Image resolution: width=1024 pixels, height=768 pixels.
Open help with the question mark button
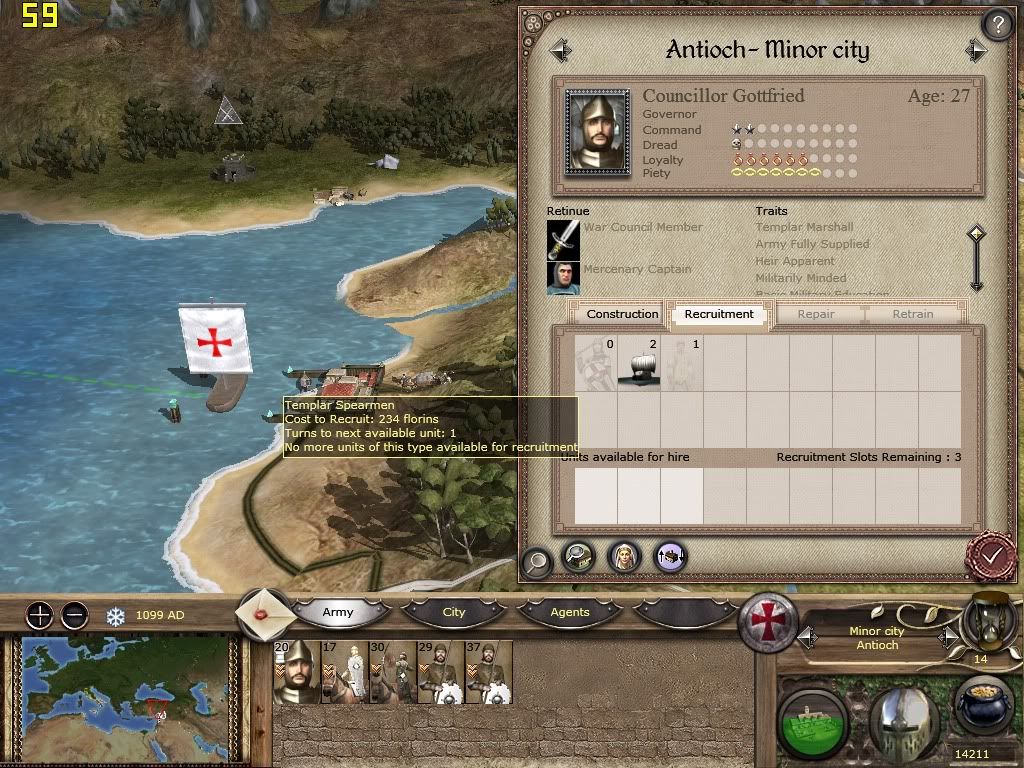click(x=997, y=24)
